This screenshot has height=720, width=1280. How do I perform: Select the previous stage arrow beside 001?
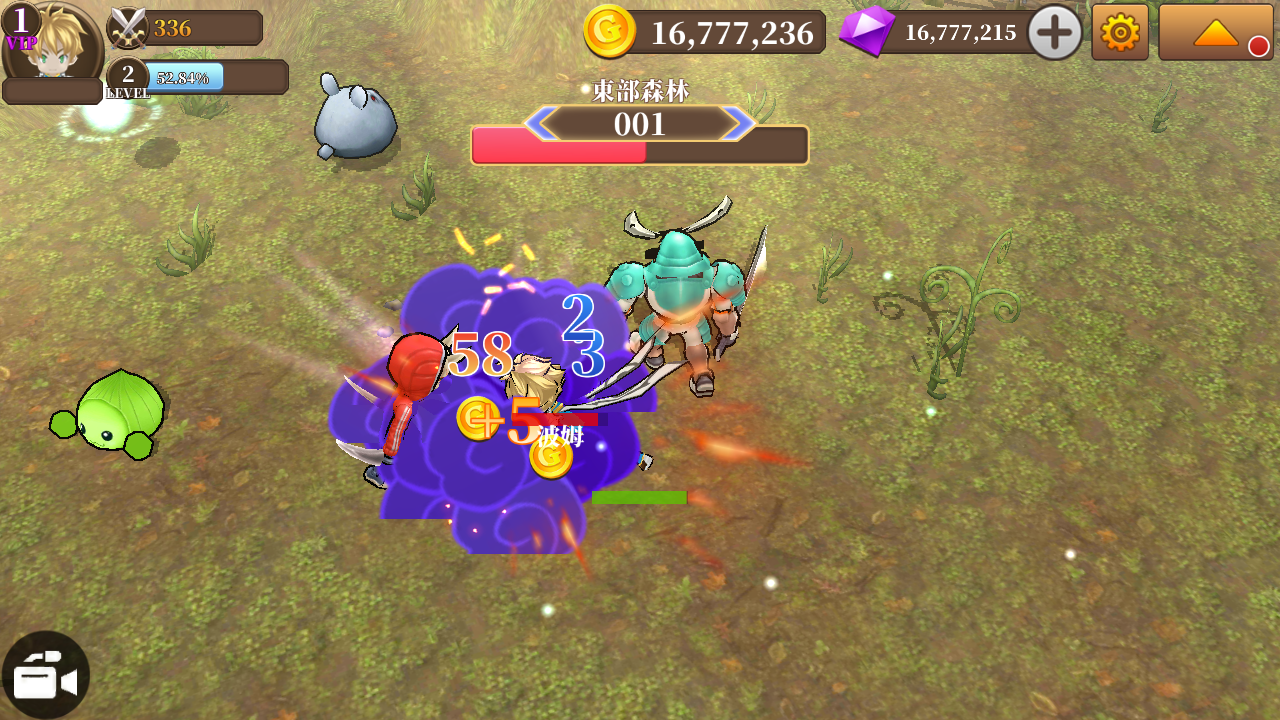[x=539, y=124]
